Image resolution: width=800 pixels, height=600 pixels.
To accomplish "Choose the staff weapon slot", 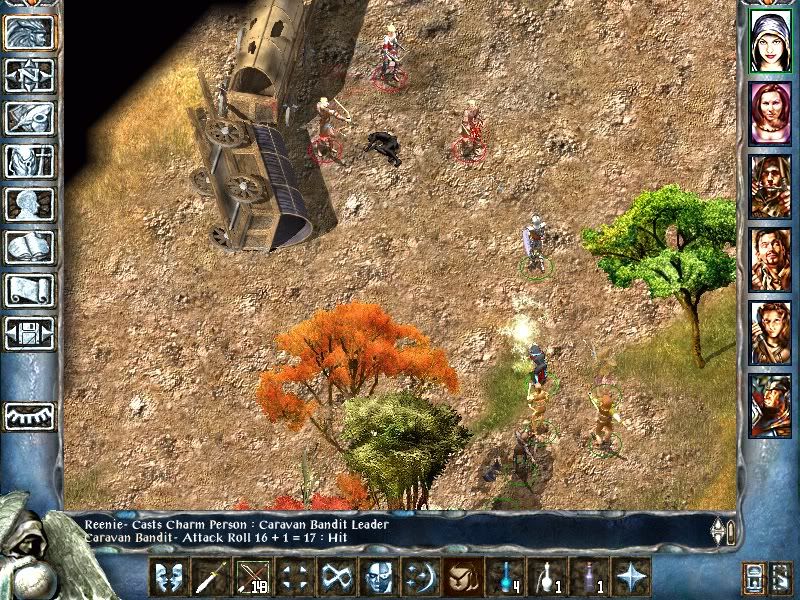I will (211, 577).
